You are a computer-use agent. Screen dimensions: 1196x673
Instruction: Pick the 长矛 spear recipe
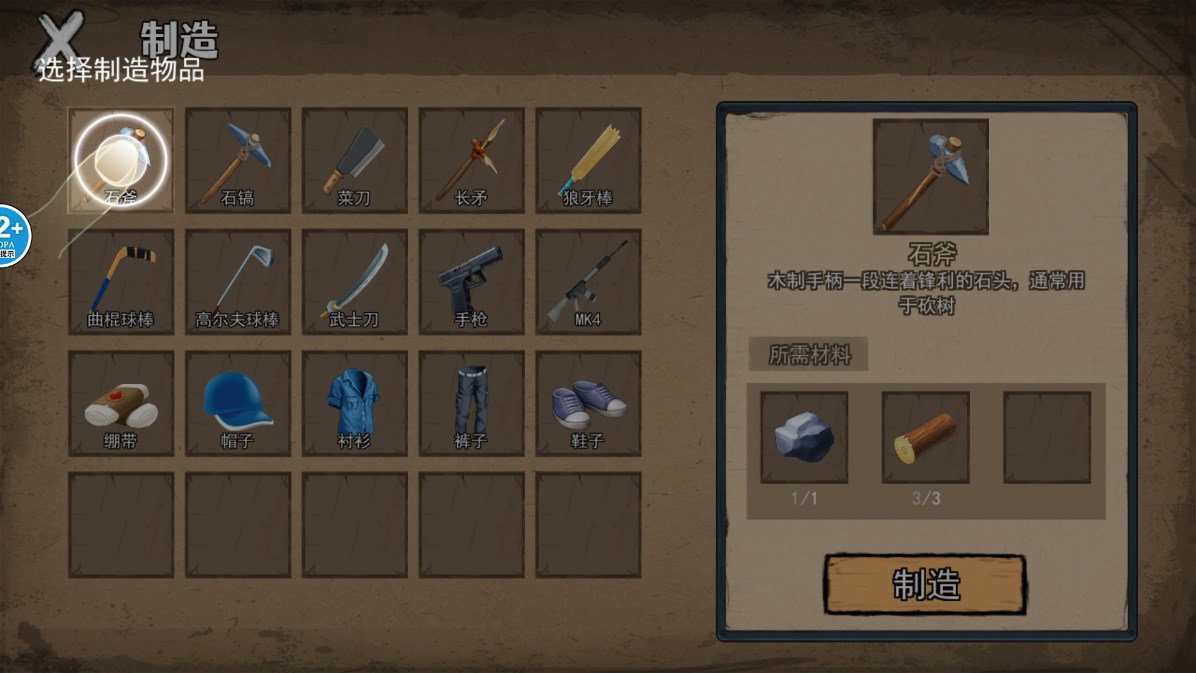471,160
